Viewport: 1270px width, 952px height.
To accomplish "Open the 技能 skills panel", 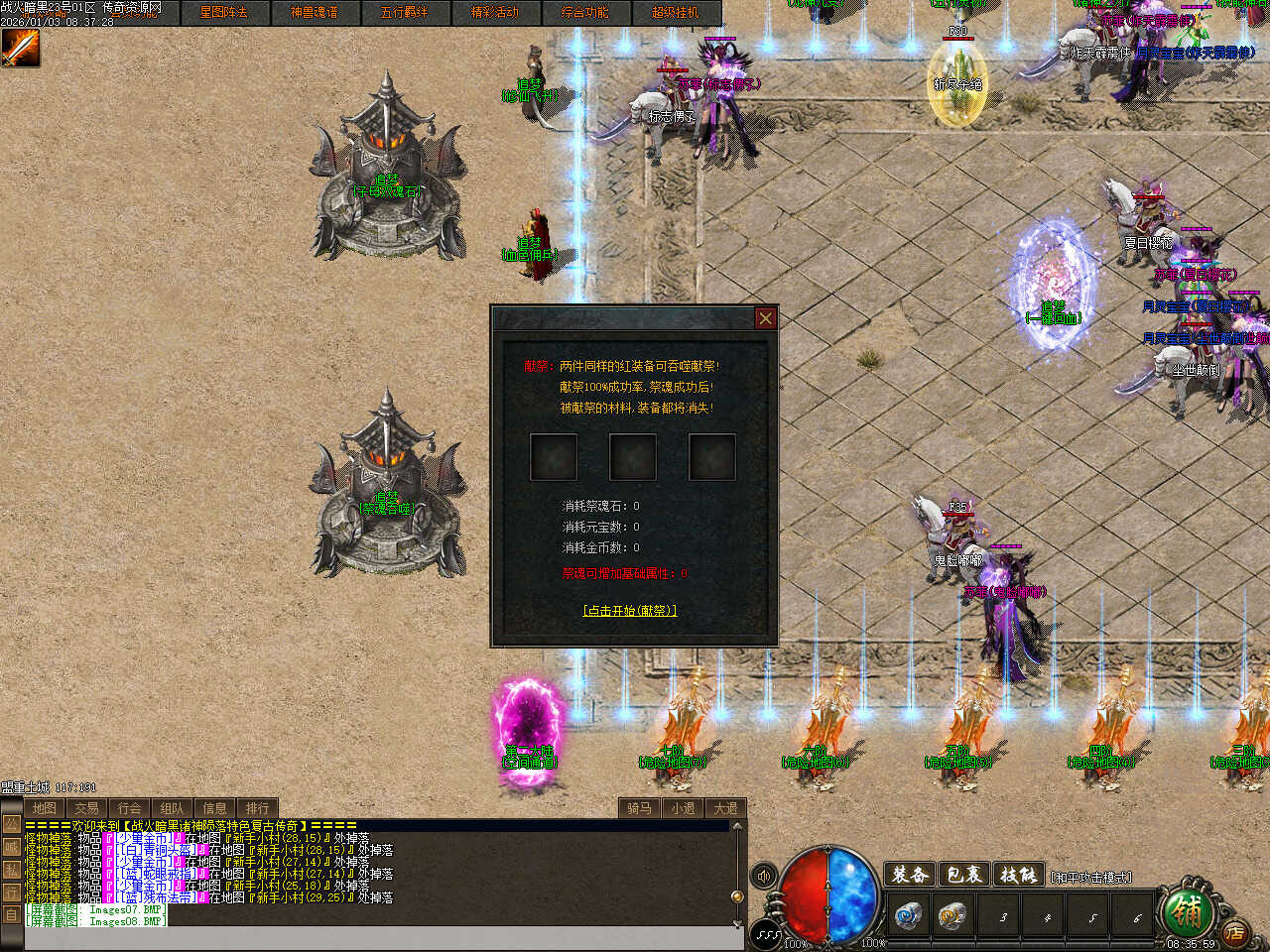I will coord(1017,875).
